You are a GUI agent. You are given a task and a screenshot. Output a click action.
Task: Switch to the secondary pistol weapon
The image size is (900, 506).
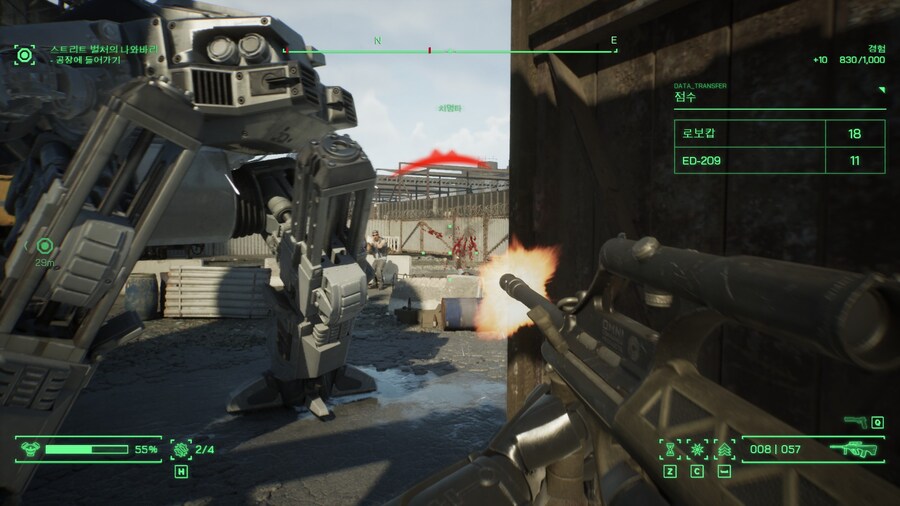[x=855, y=422]
